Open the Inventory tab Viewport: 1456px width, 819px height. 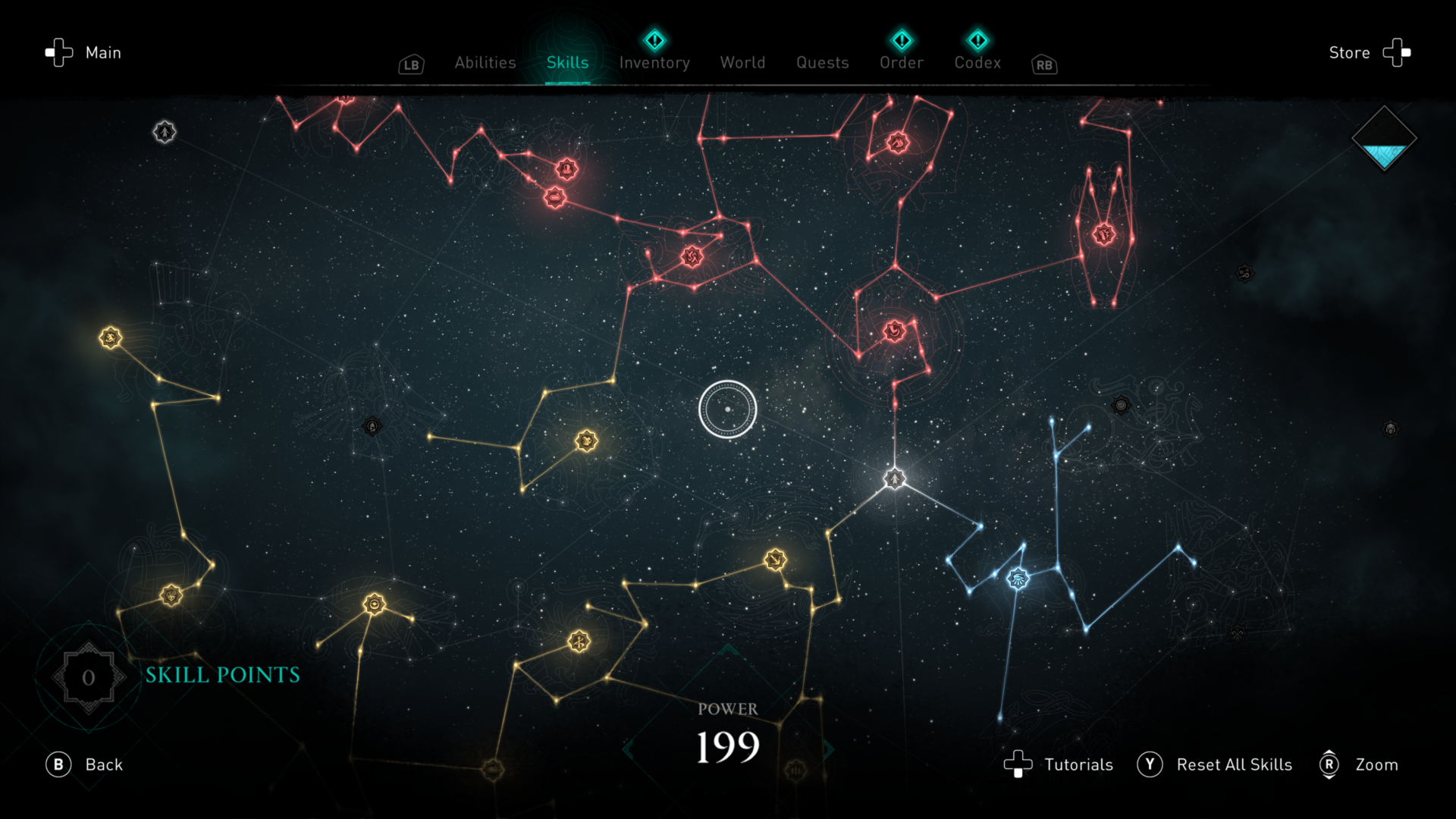[x=654, y=63]
